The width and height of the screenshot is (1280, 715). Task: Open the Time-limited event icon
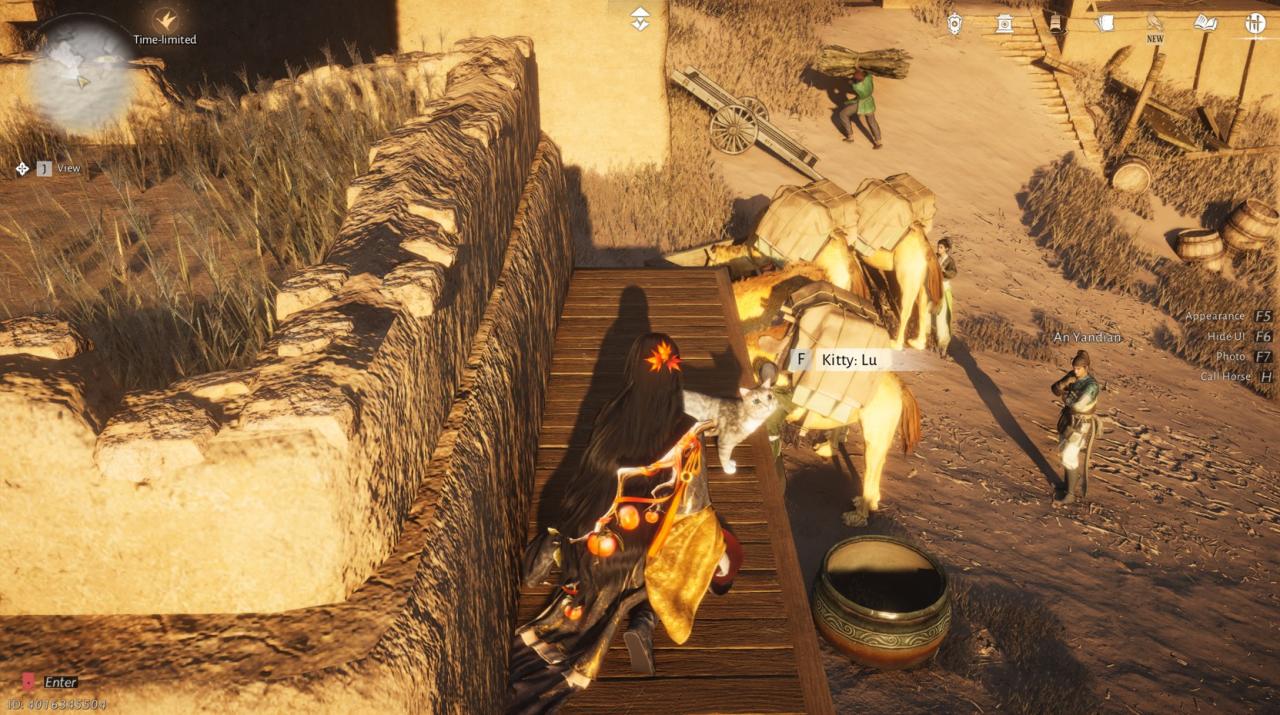(x=165, y=19)
